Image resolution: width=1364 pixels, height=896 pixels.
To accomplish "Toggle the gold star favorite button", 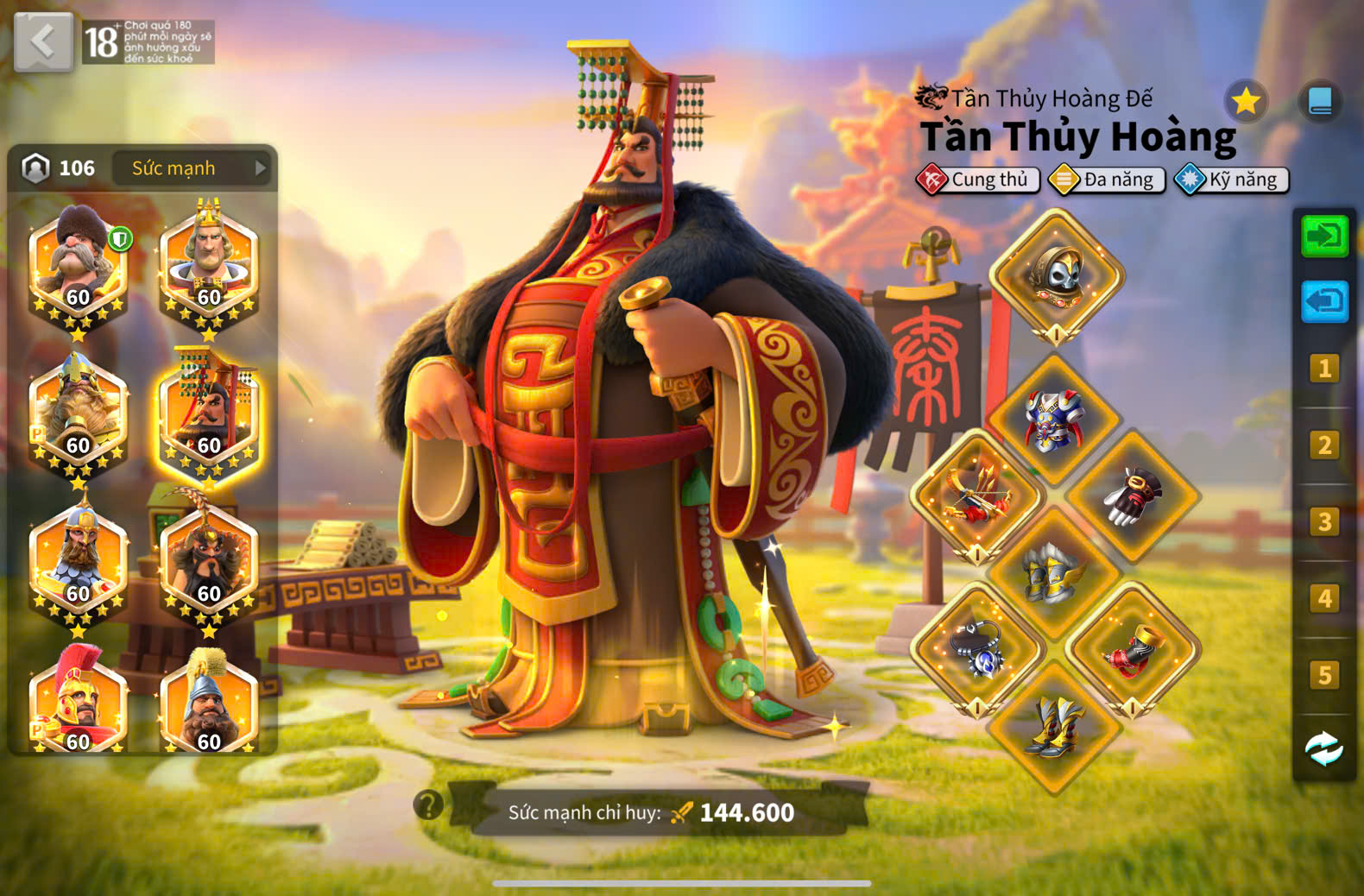I will click(x=1246, y=102).
